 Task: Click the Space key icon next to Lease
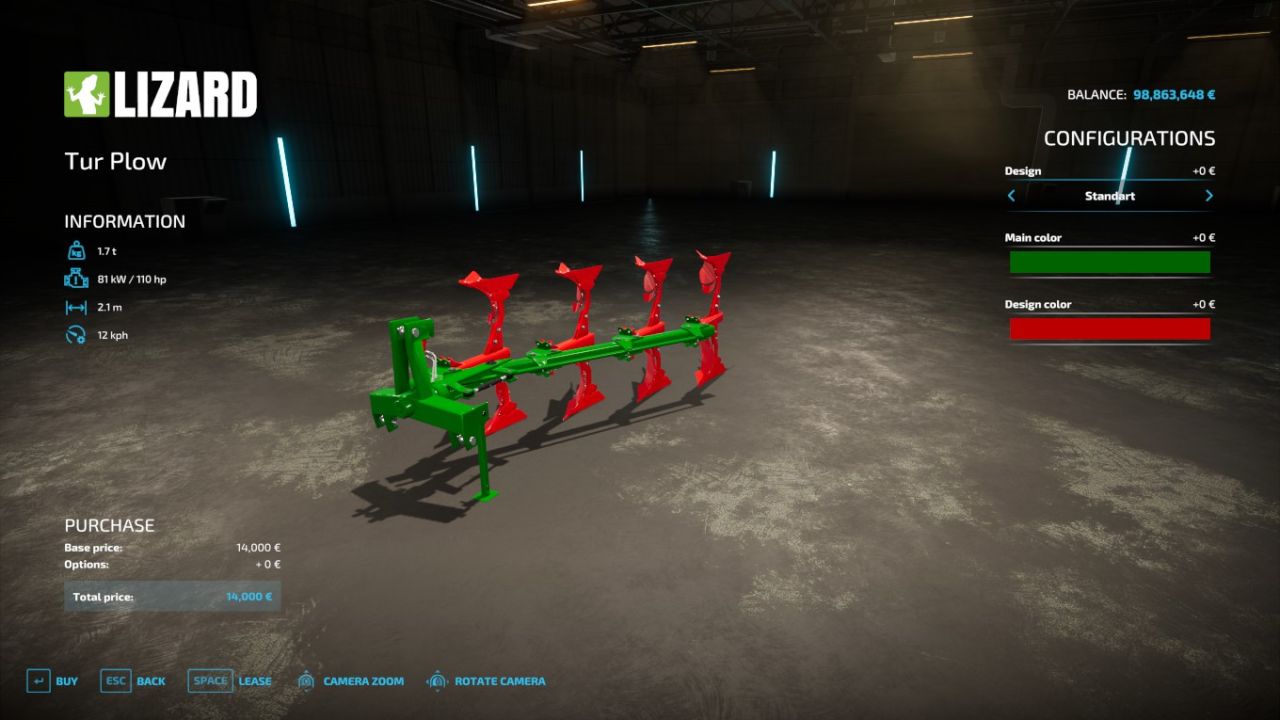pyautogui.click(x=210, y=680)
